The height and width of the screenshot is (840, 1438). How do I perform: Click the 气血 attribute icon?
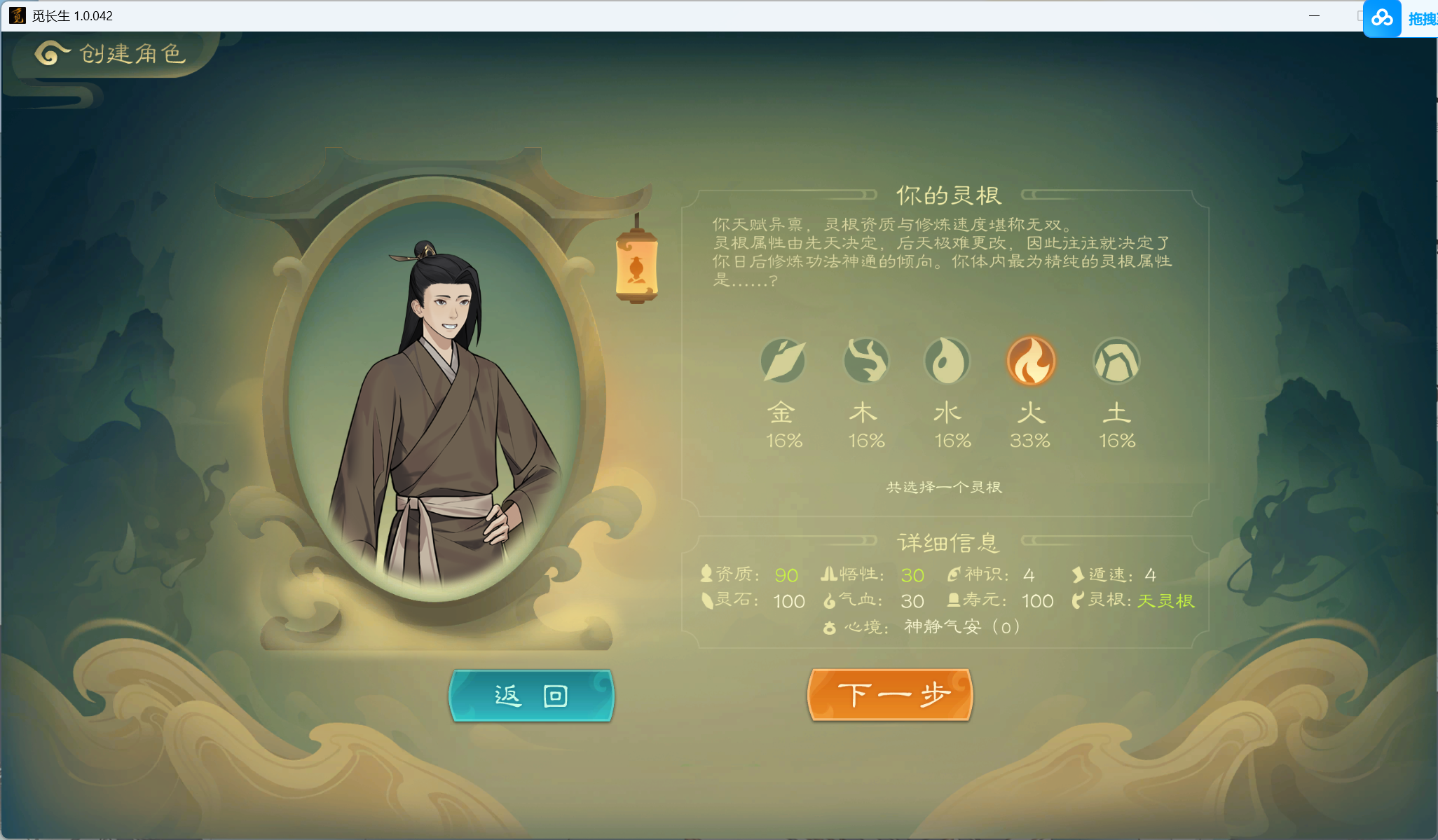pos(830,600)
